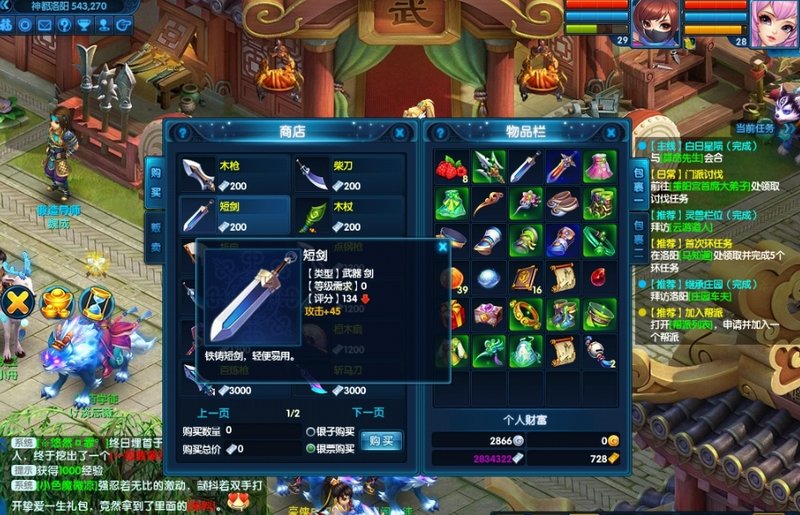Close the 商店 shop window
The height and width of the screenshot is (515, 800).
[x=400, y=131]
